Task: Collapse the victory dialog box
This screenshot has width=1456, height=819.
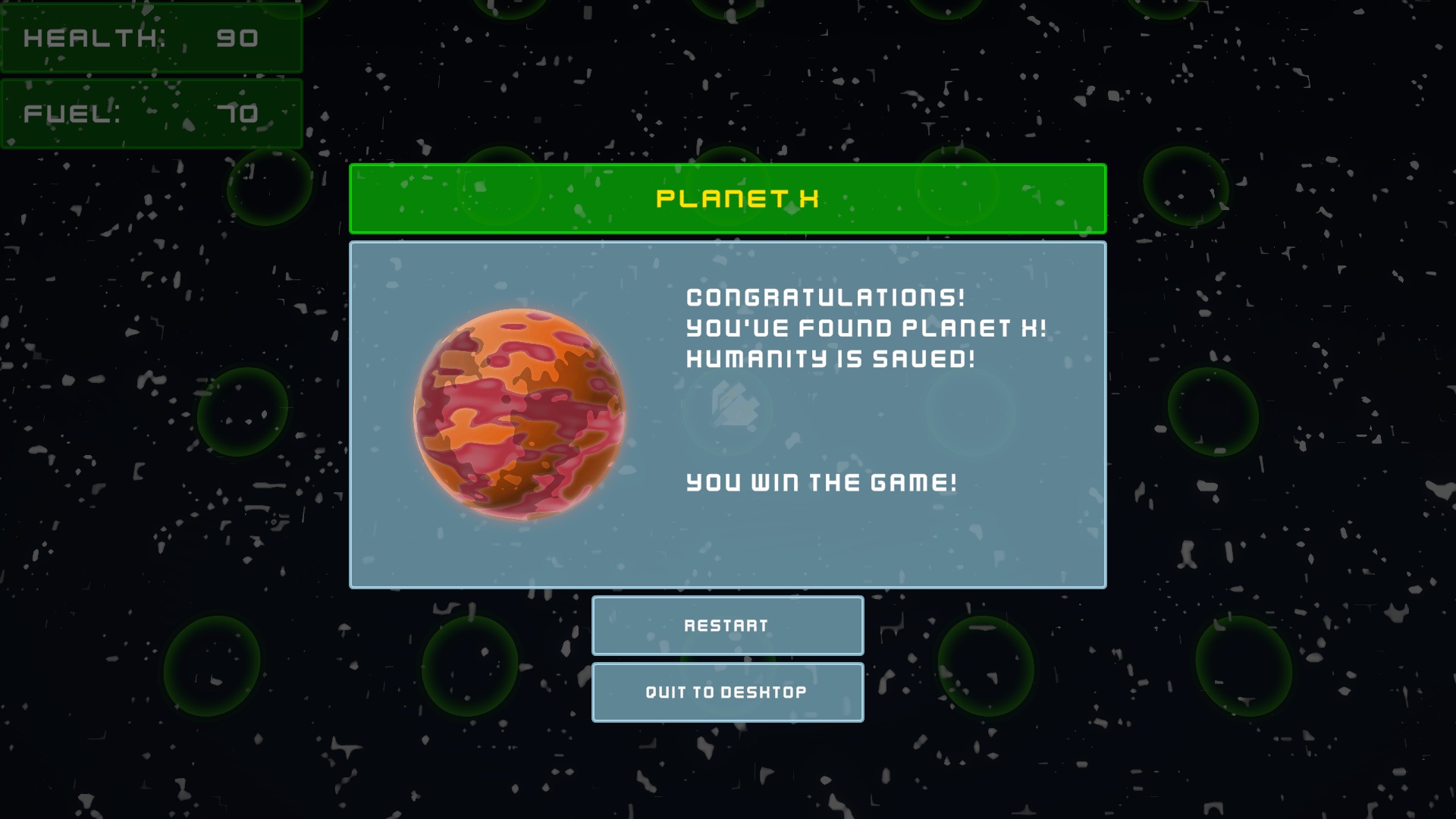Action: [x=726, y=414]
